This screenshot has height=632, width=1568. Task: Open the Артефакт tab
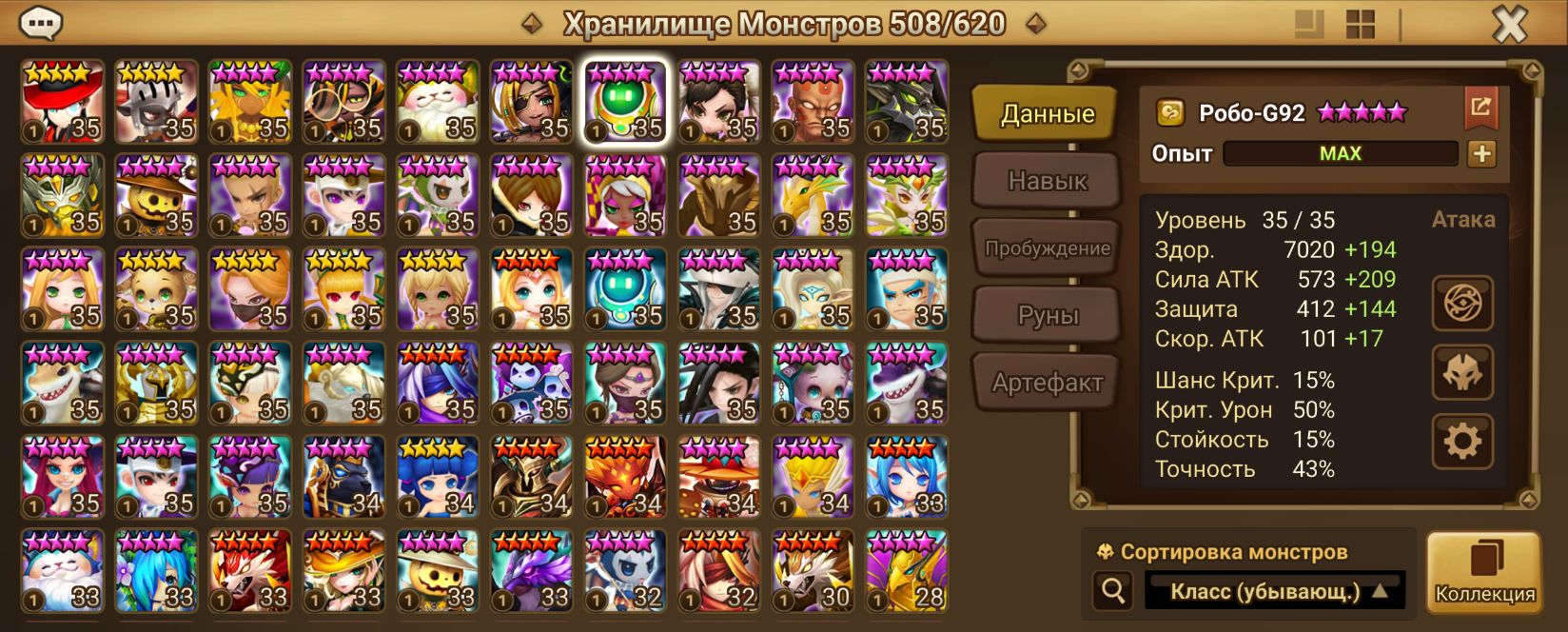tap(1047, 383)
